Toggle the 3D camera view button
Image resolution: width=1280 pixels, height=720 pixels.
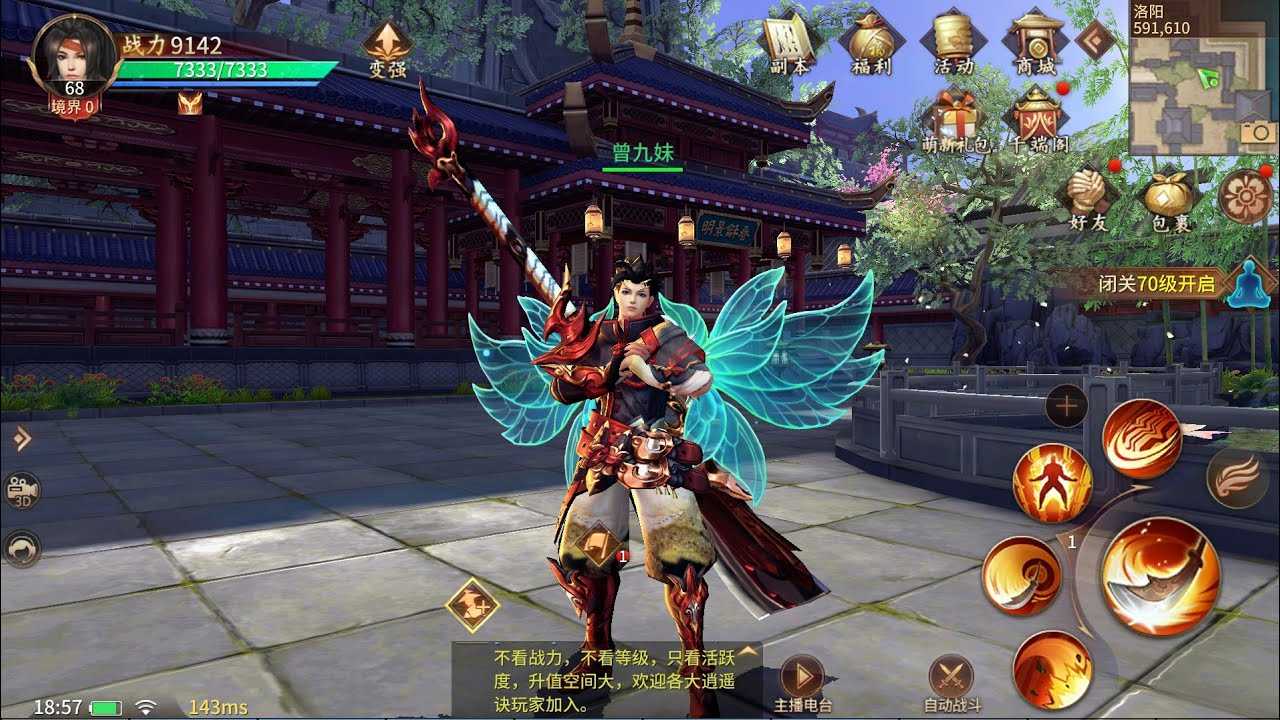pyautogui.click(x=21, y=490)
